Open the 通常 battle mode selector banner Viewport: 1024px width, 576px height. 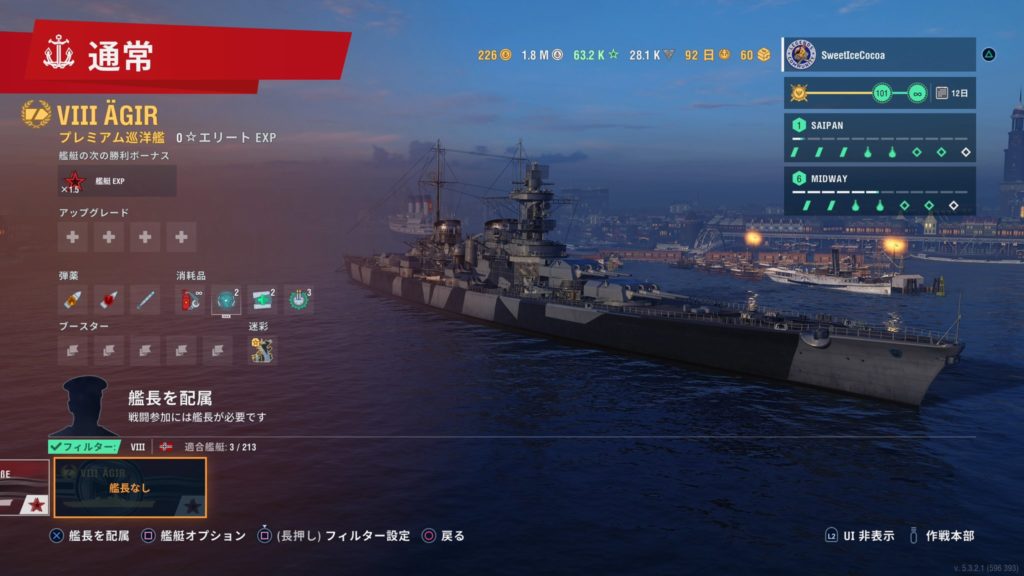coord(180,57)
